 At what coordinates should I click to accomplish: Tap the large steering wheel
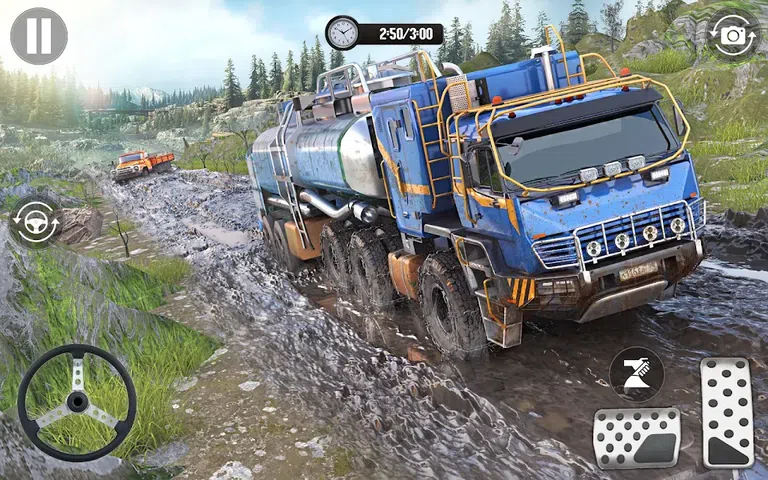coord(77,402)
